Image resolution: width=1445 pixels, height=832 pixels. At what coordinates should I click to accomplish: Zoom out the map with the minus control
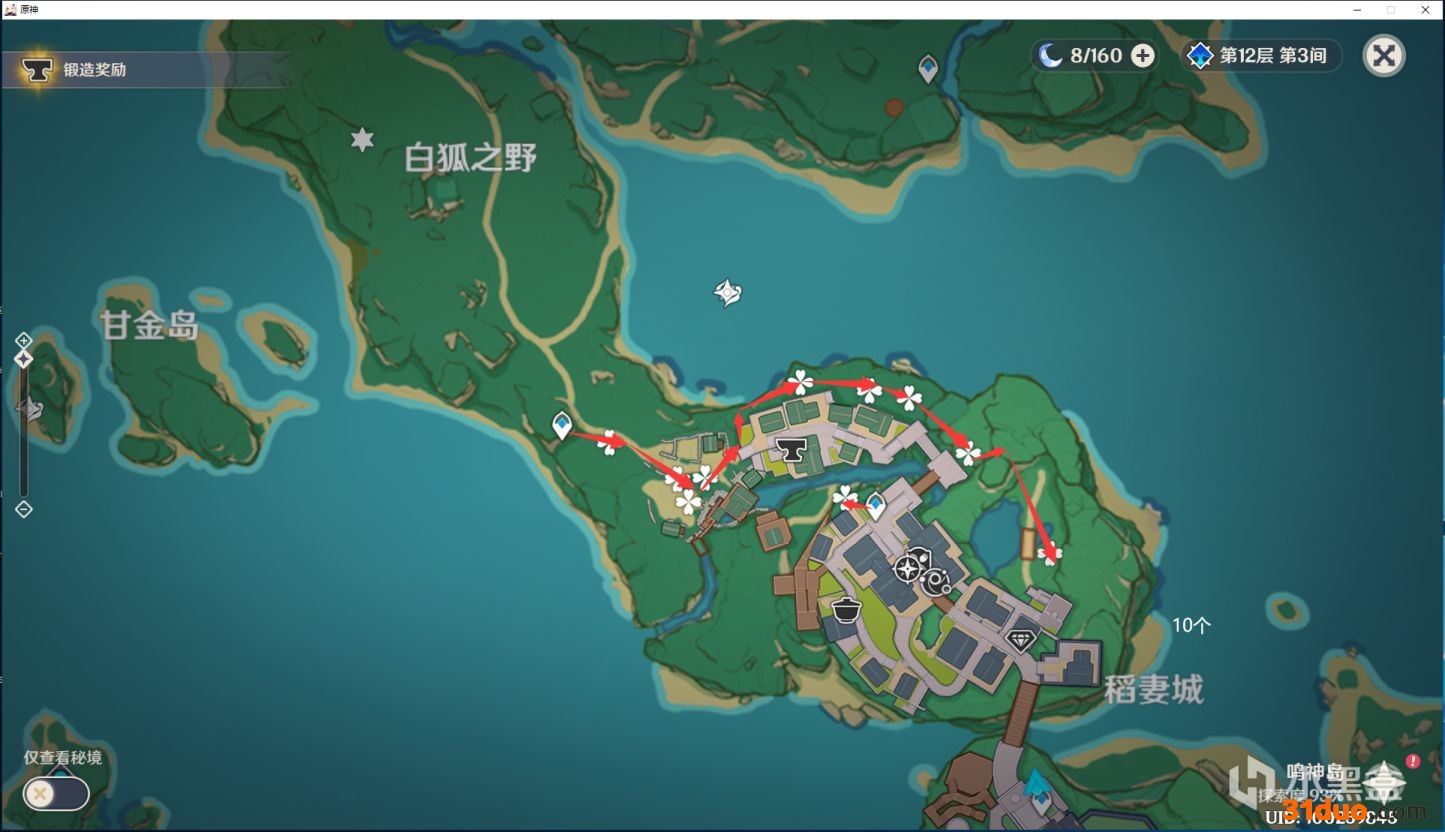24,509
